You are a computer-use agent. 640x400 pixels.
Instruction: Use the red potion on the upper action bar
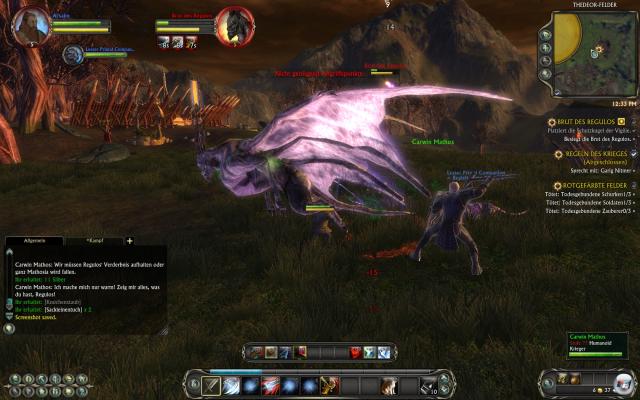[x=354, y=352]
